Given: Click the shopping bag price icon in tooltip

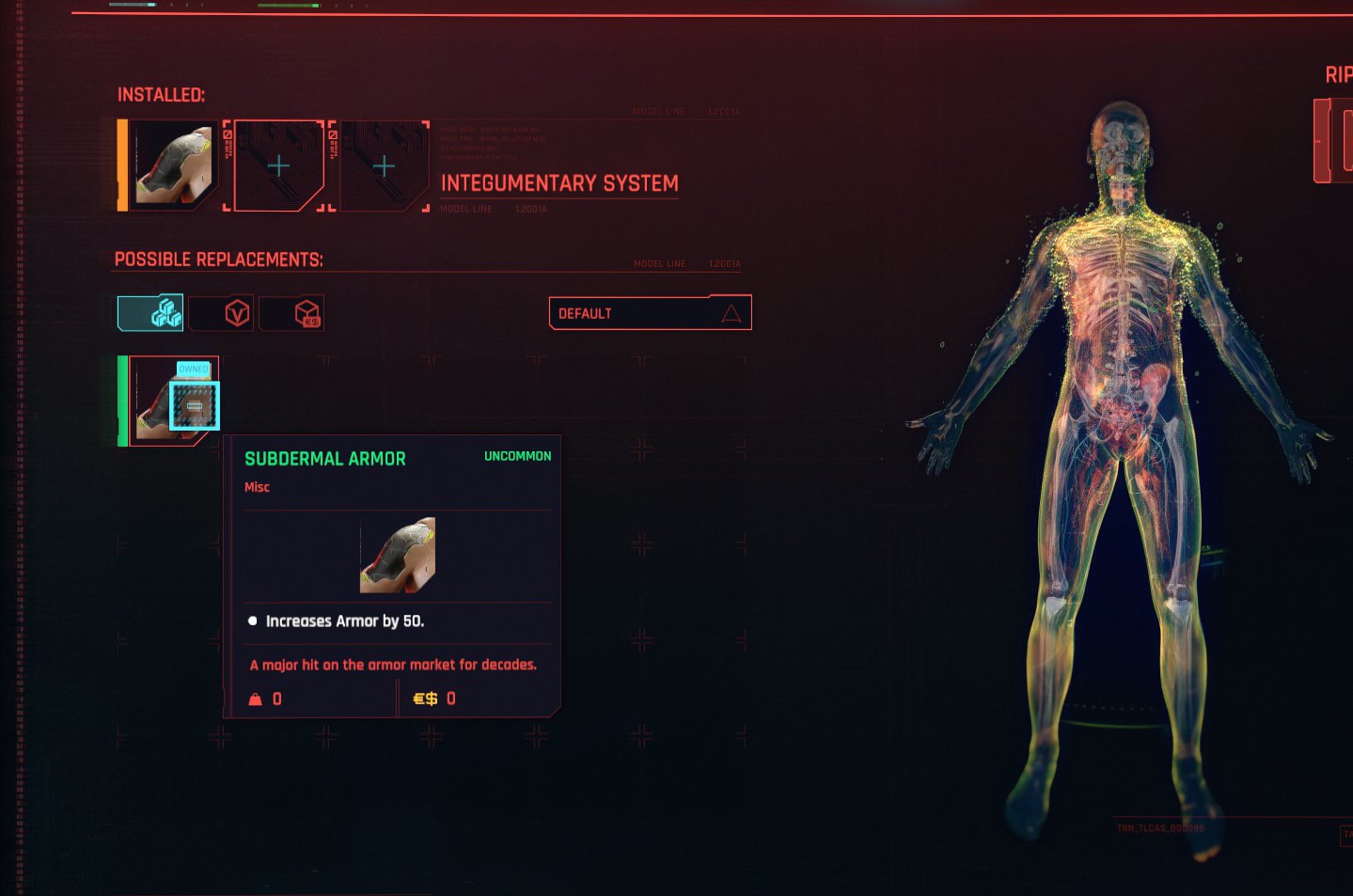Looking at the screenshot, I should pyautogui.click(x=254, y=699).
